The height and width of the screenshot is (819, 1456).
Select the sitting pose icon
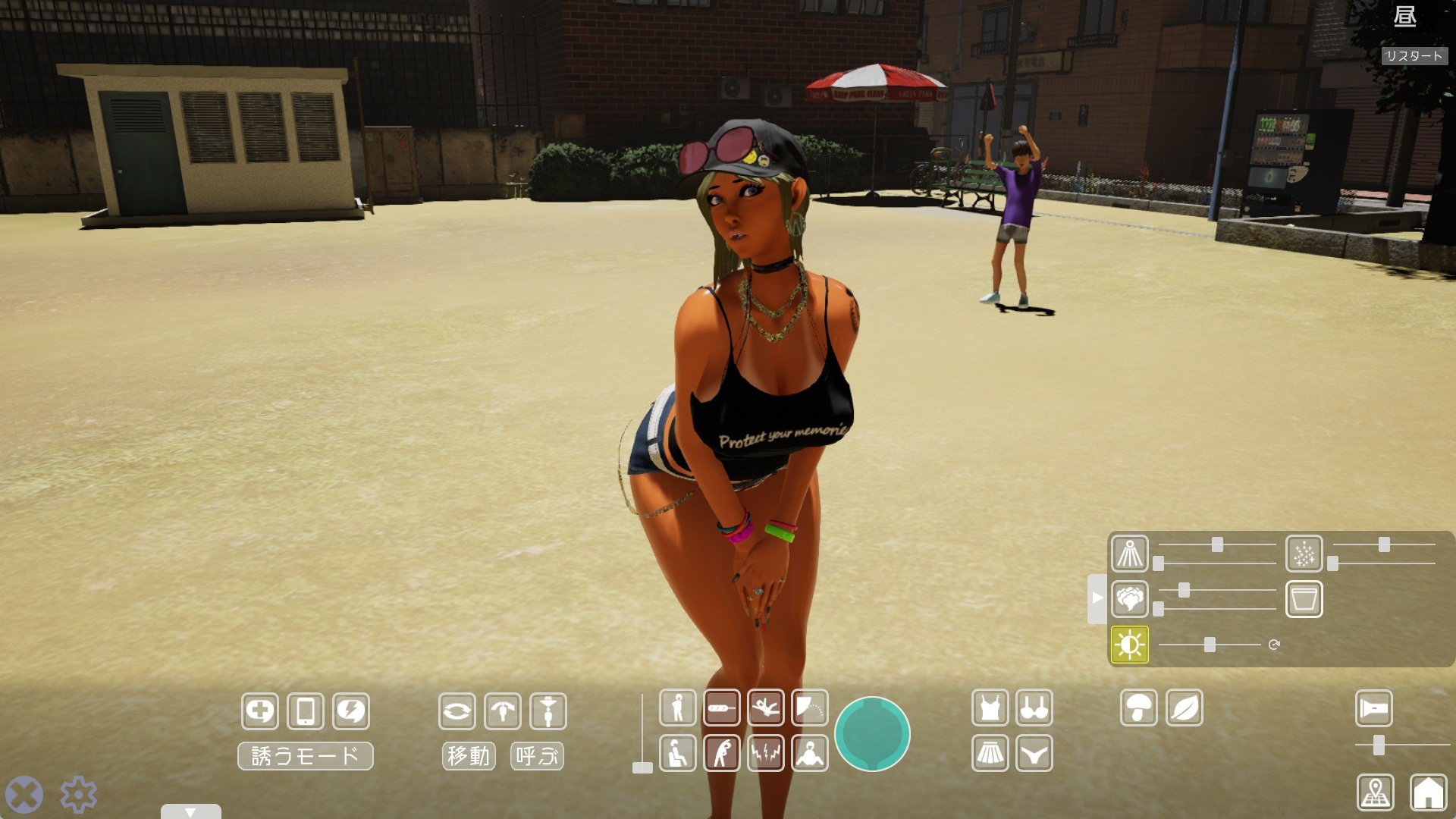tap(677, 753)
